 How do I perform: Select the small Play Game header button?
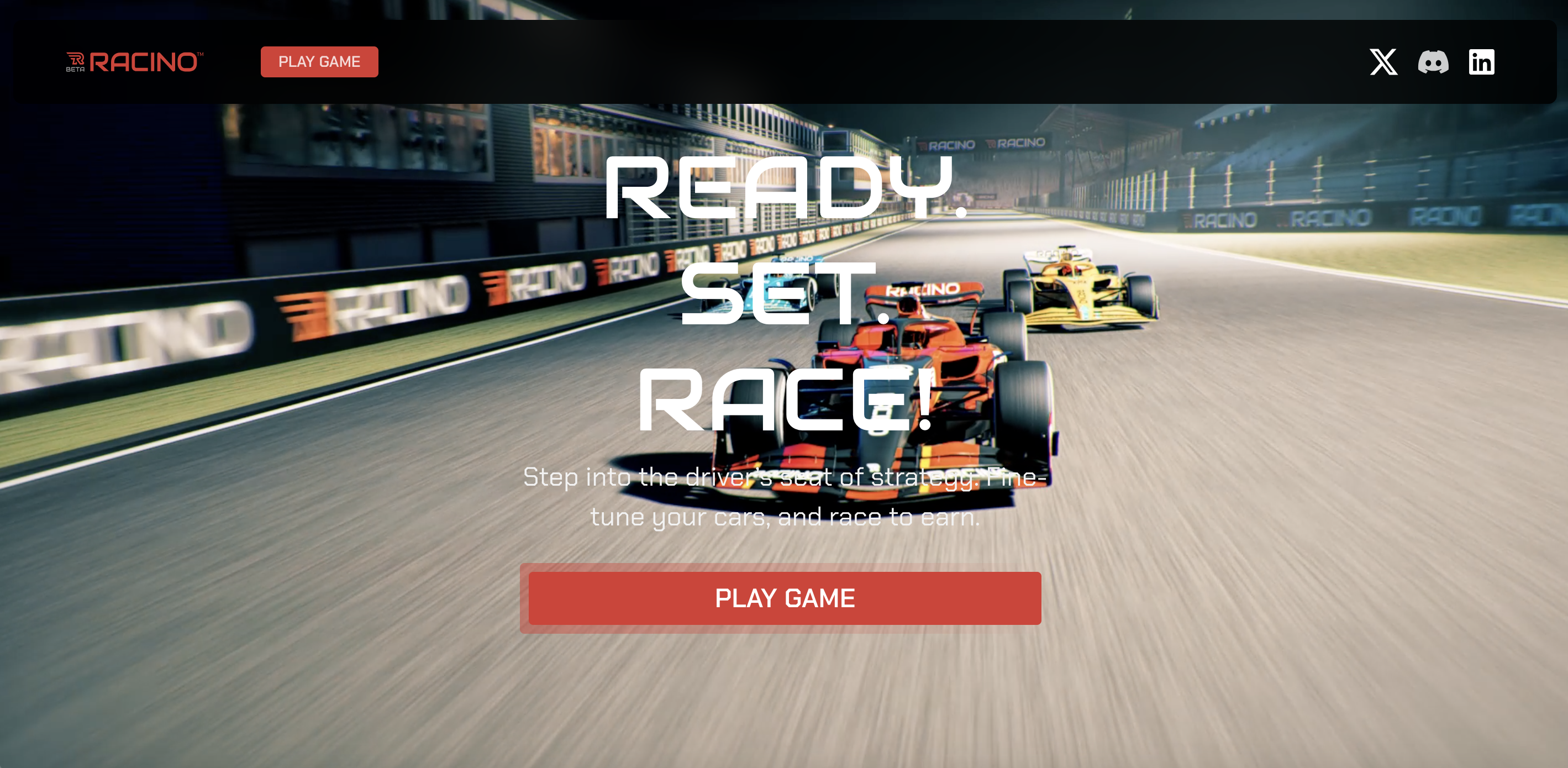pos(319,62)
